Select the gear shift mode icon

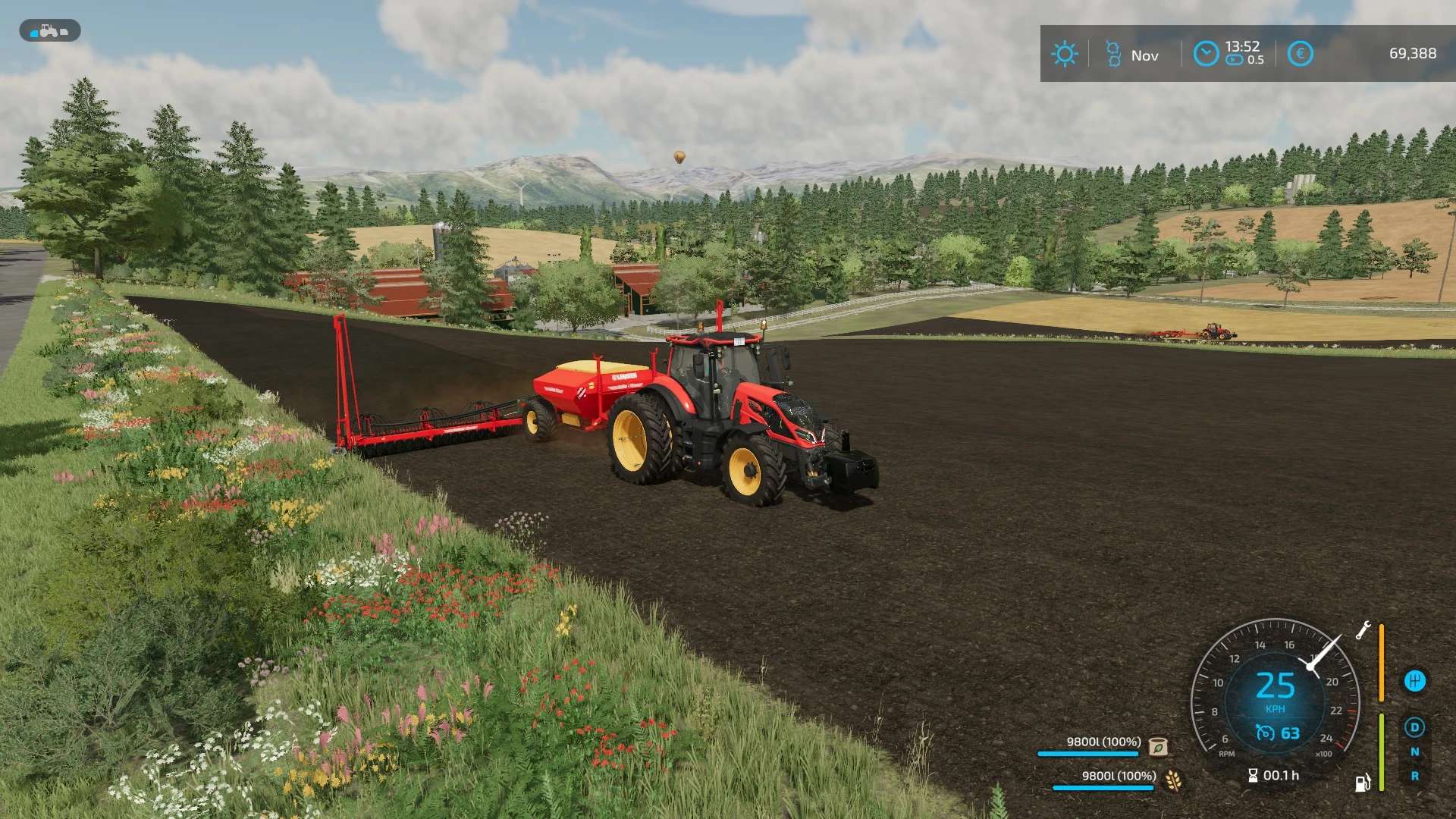(1414, 681)
